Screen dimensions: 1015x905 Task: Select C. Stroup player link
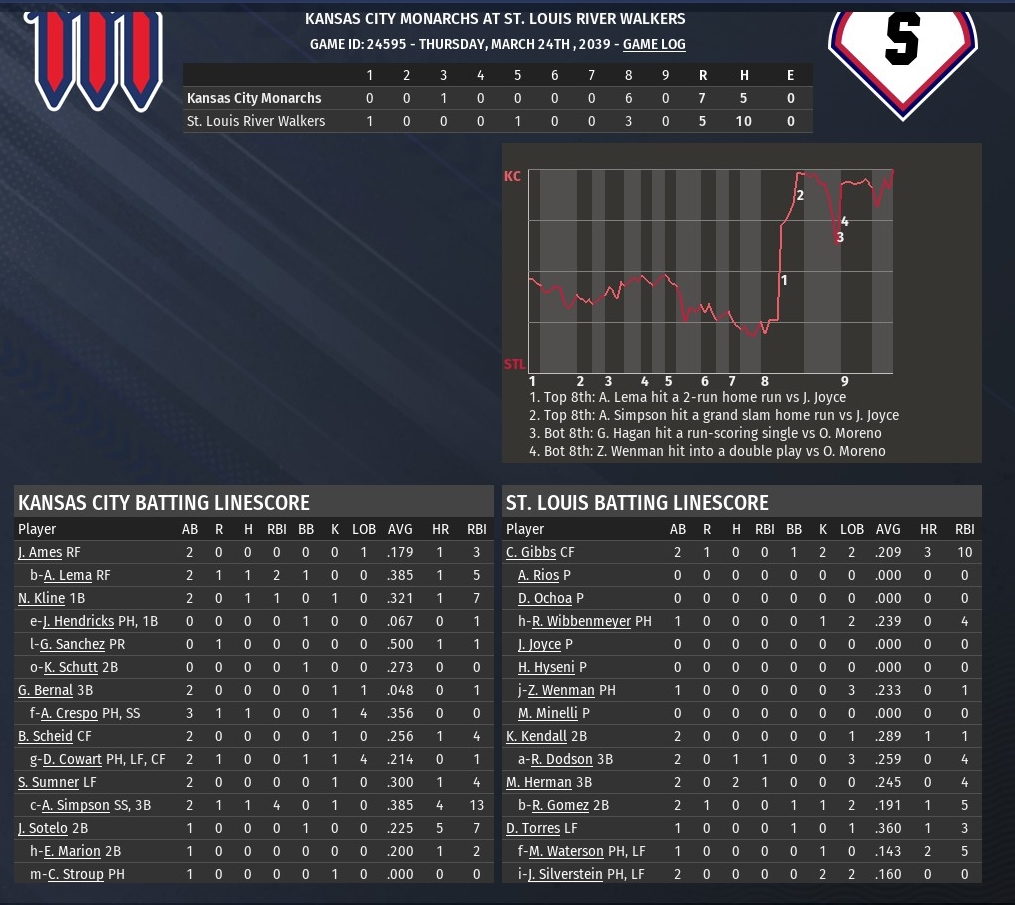75,874
